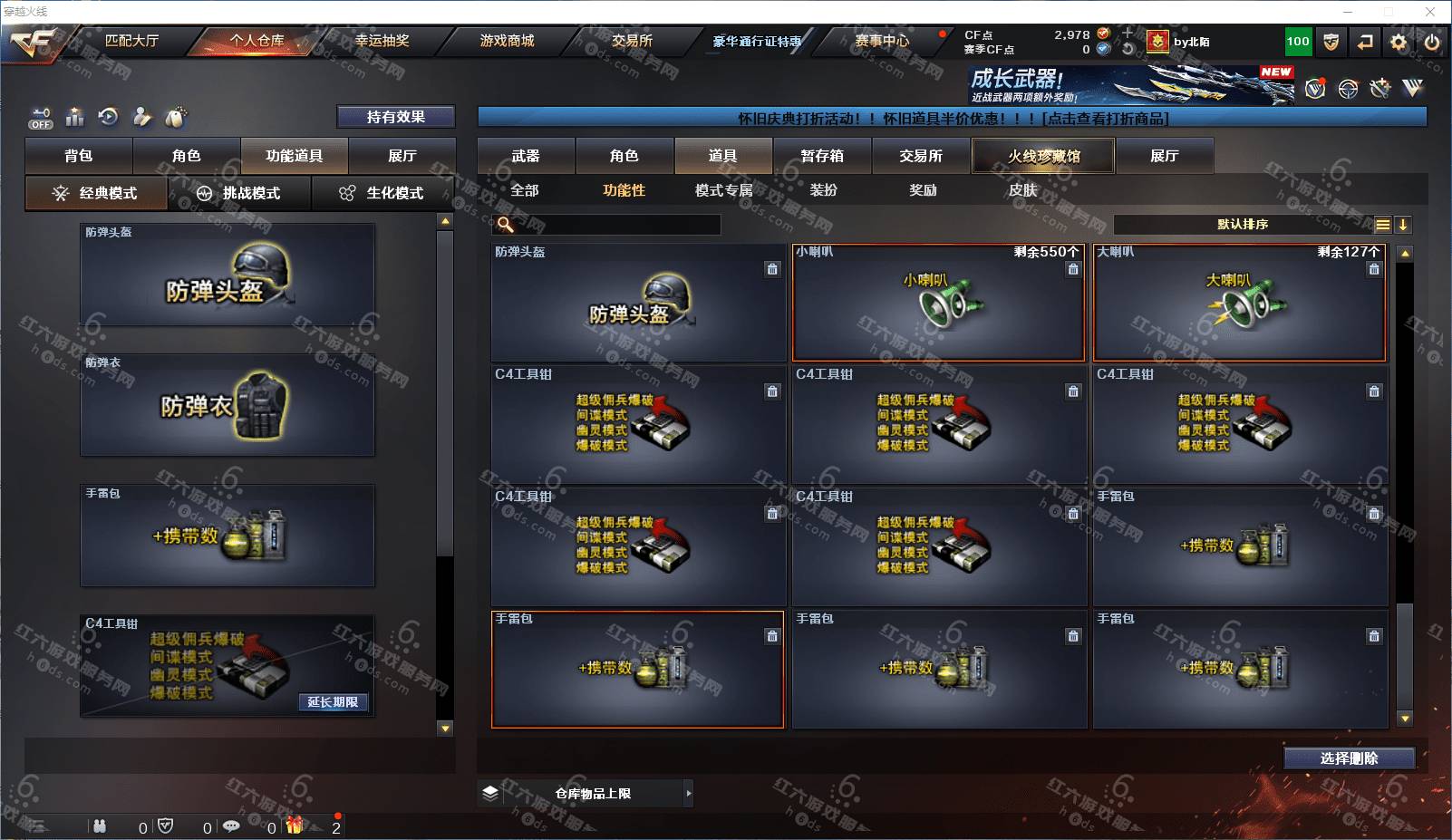Filter items by 全部 category
Screen dimensions: 1452x840
coord(525,190)
